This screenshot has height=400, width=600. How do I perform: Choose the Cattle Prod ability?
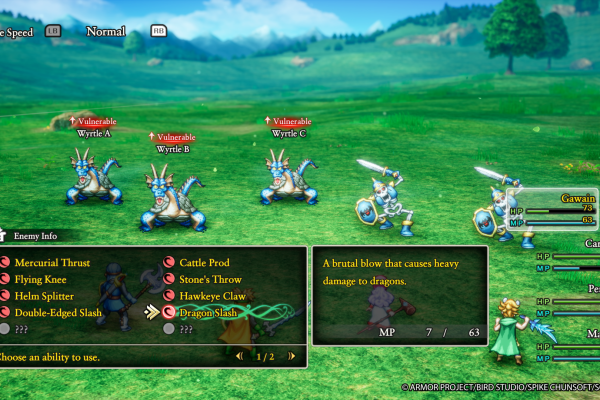pyautogui.click(x=203, y=263)
